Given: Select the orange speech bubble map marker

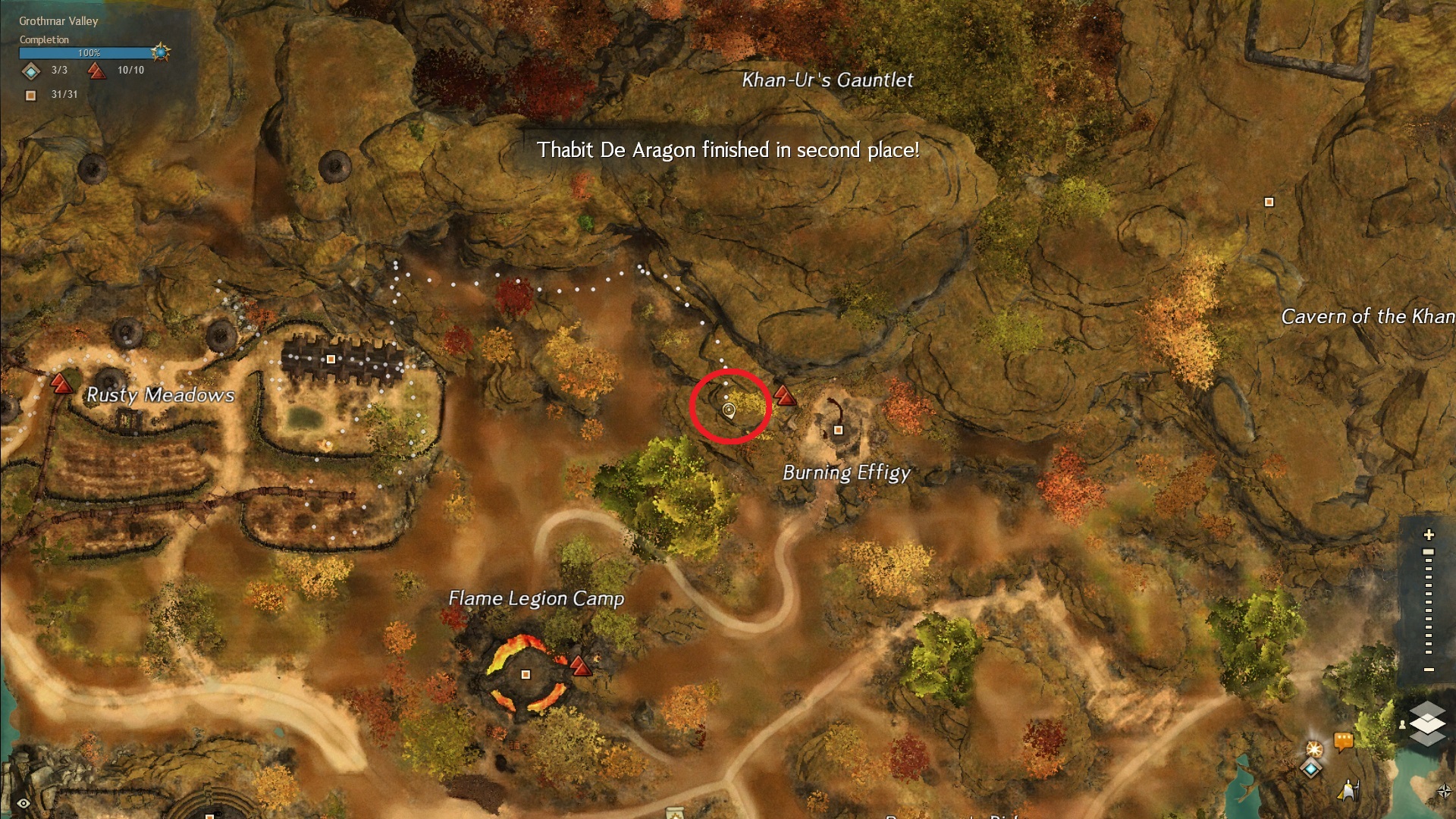Looking at the screenshot, I should point(1343,739).
